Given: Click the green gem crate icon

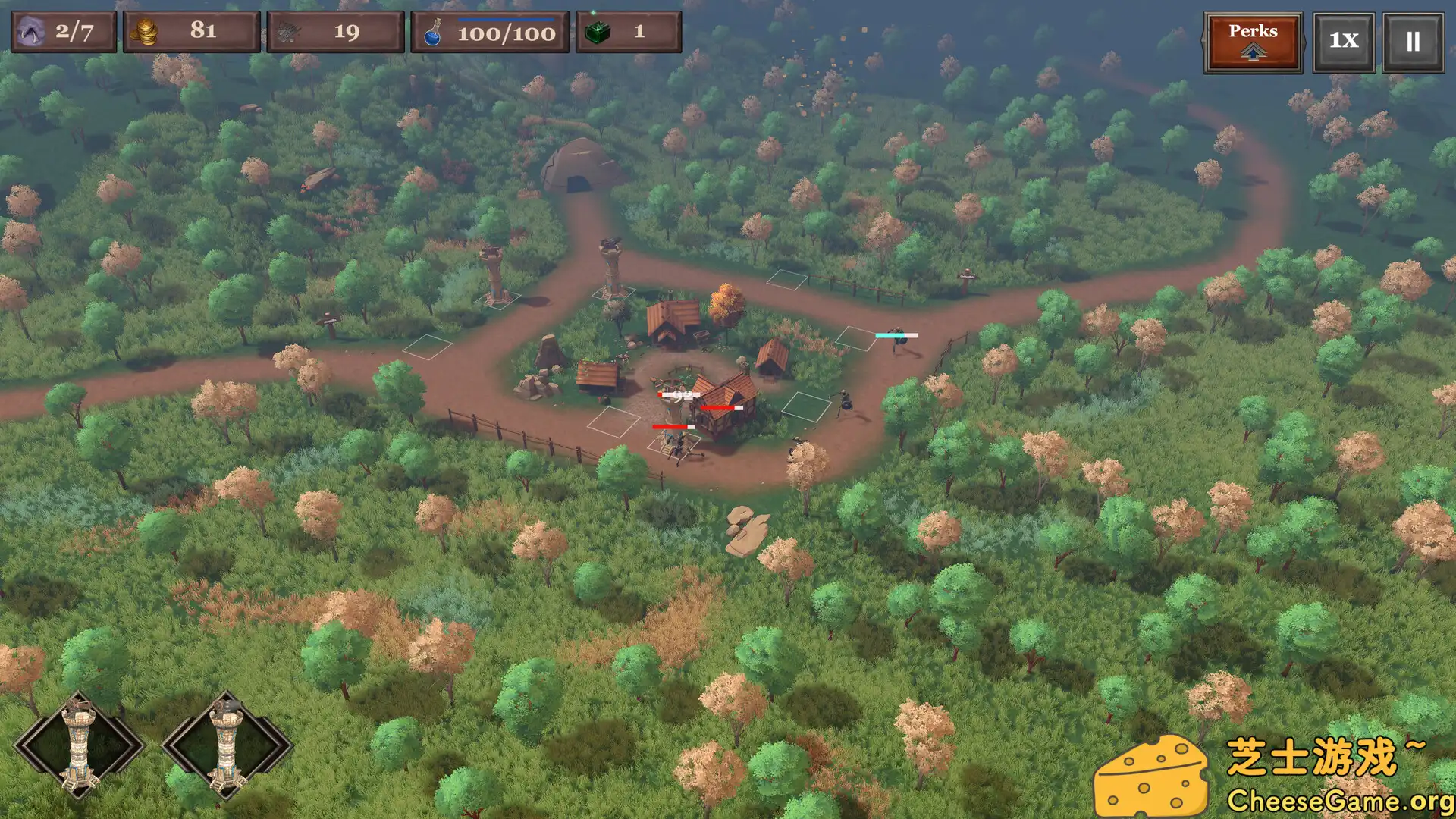Looking at the screenshot, I should (598, 30).
